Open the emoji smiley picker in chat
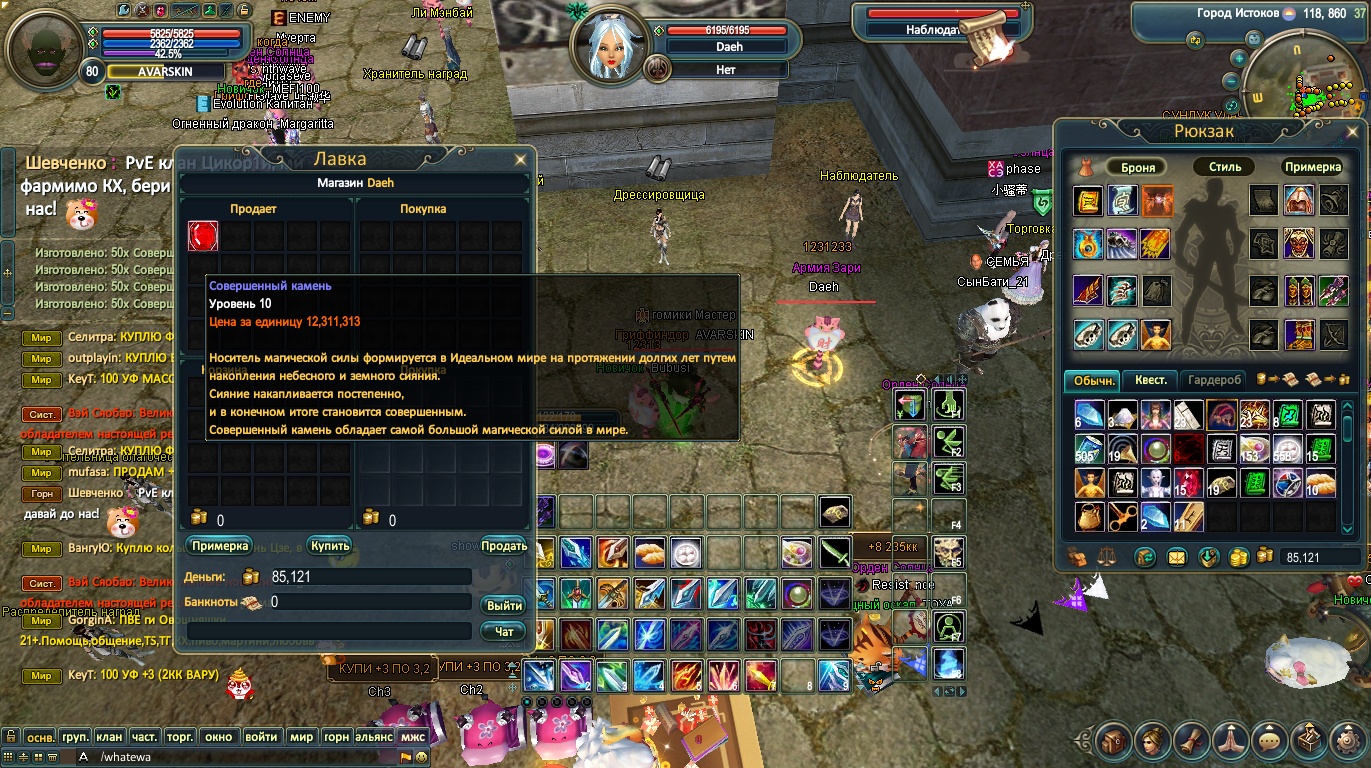Image resolution: width=1371 pixels, height=768 pixels. pos(422,757)
